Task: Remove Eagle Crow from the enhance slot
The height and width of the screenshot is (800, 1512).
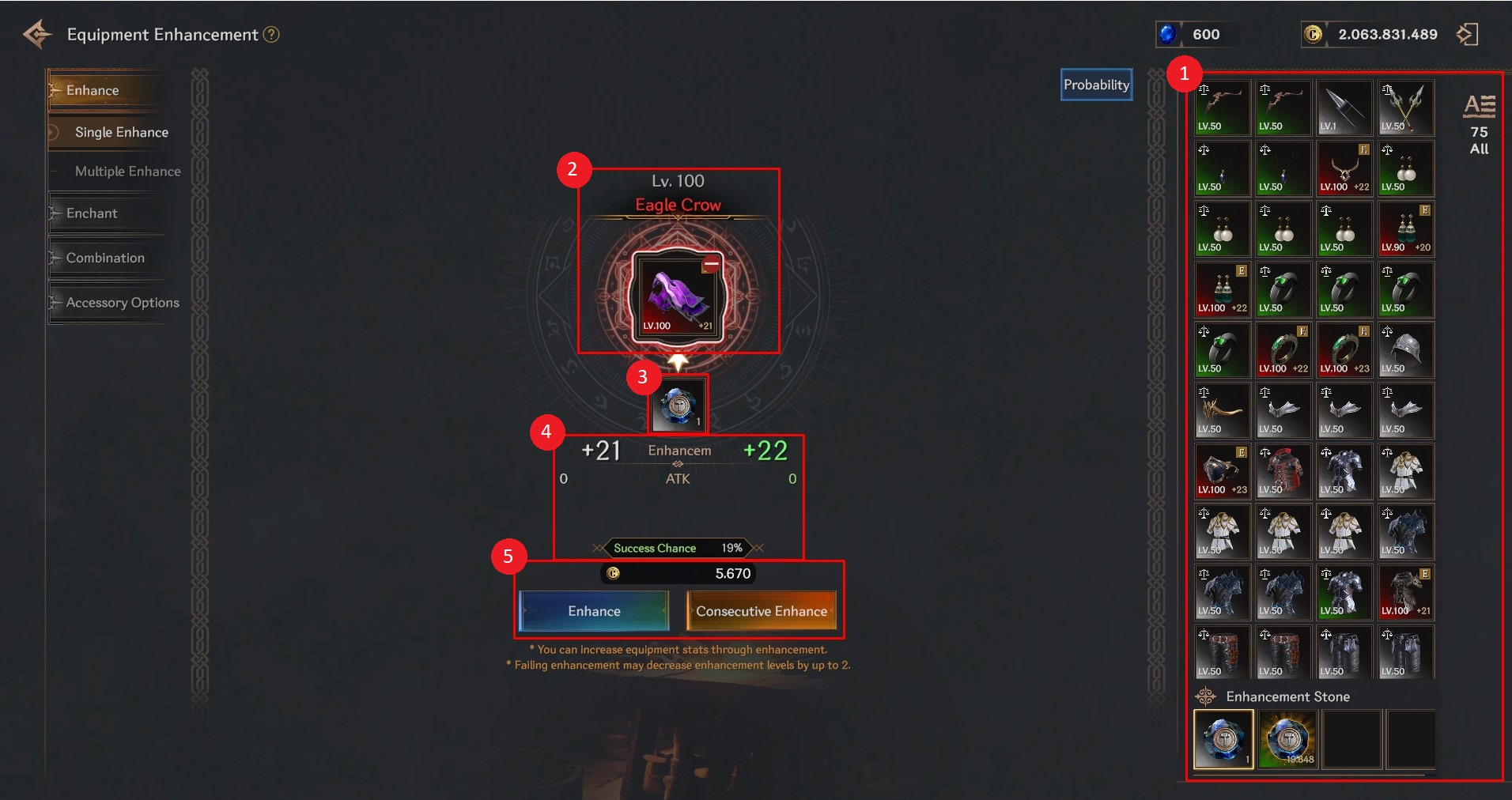Action: point(711,264)
